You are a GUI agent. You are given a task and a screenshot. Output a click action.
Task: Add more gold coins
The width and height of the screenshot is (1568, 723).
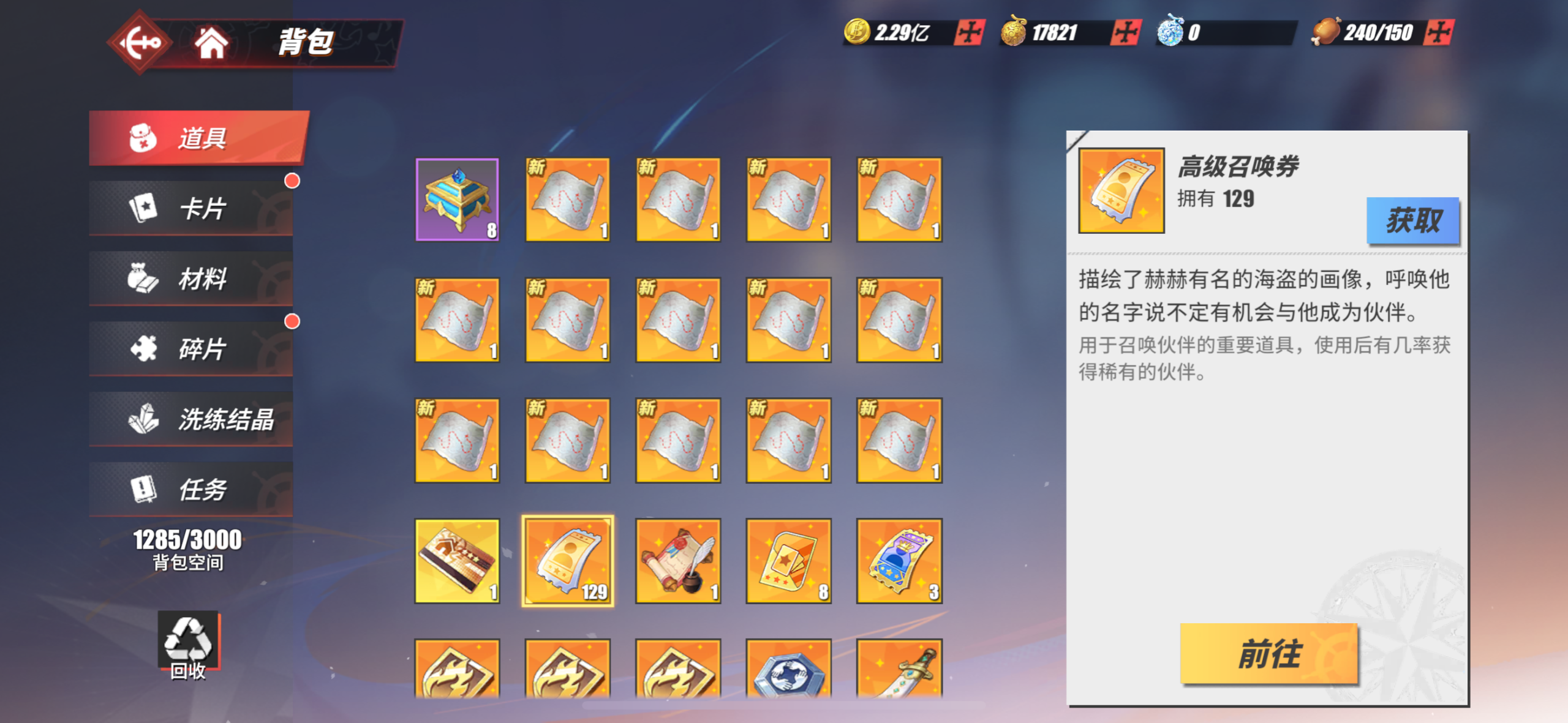tap(969, 32)
